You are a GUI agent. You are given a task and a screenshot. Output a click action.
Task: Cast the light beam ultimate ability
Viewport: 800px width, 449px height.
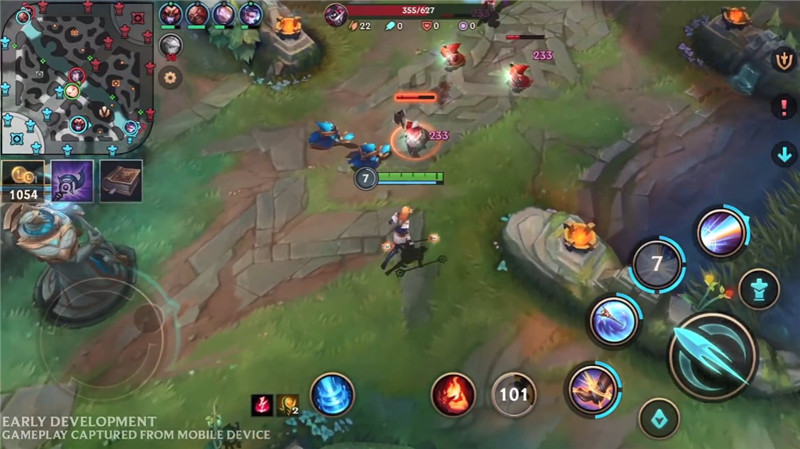[x=720, y=233]
